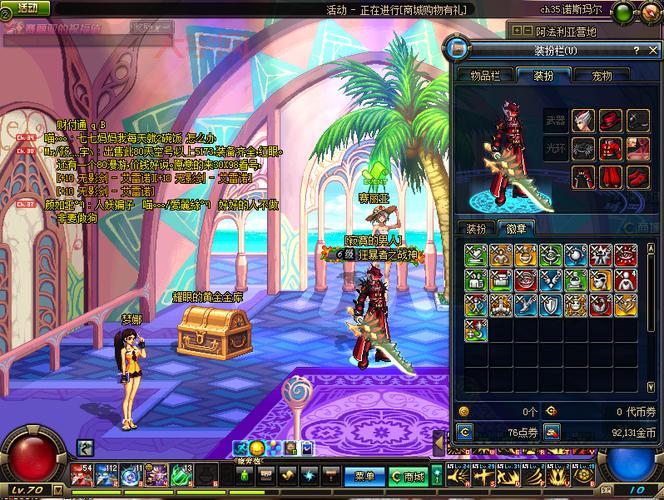Switch to the 宠物 pet tab
Screen dimensions: 664x500
[602, 74]
